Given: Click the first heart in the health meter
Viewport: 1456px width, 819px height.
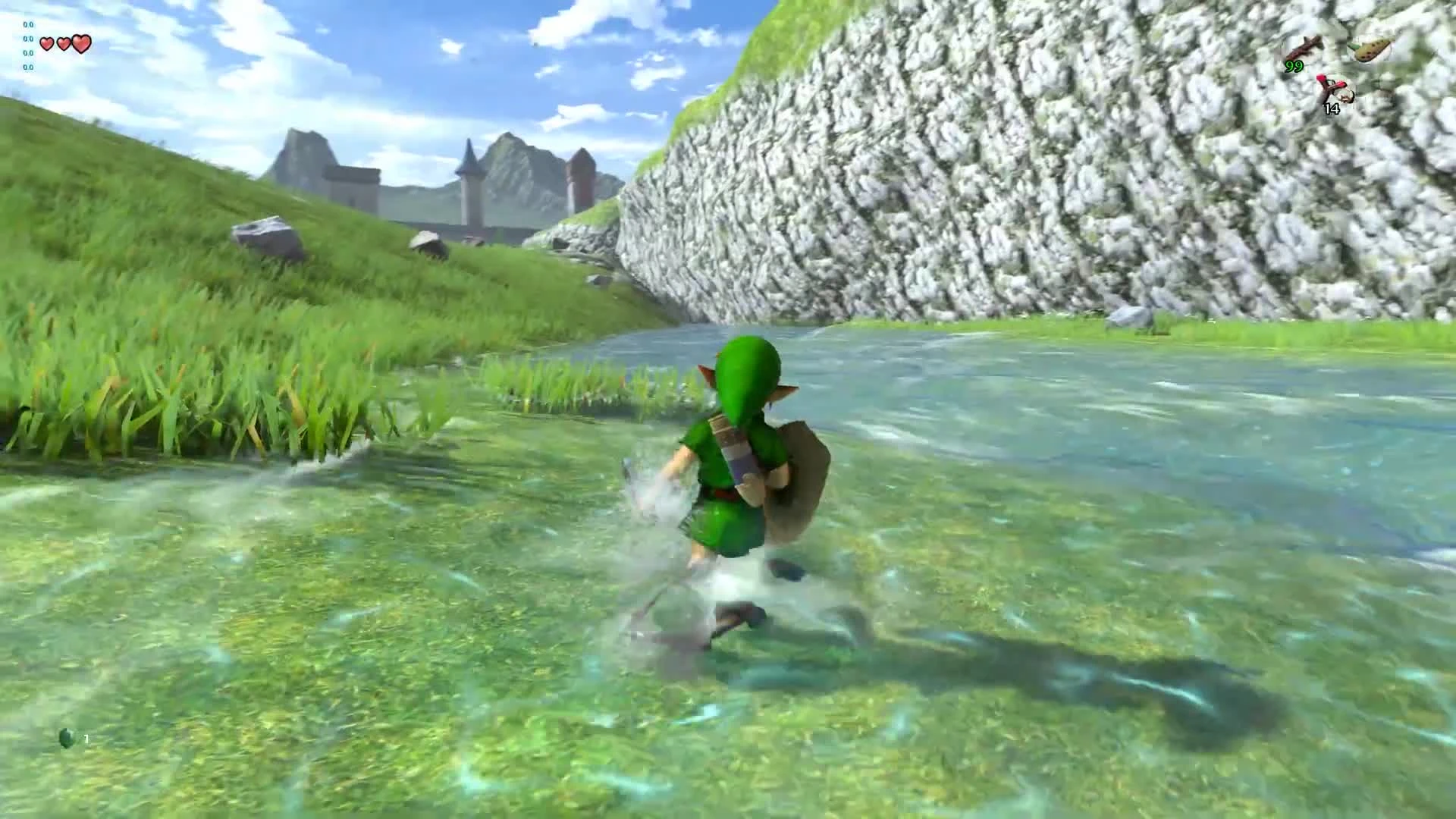Looking at the screenshot, I should [x=46, y=43].
